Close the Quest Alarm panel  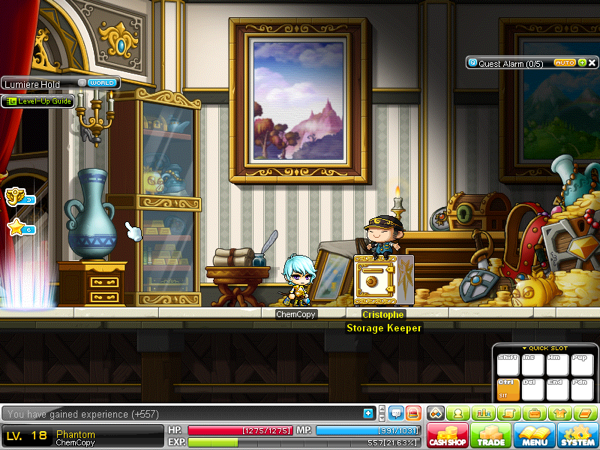tap(591, 62)
